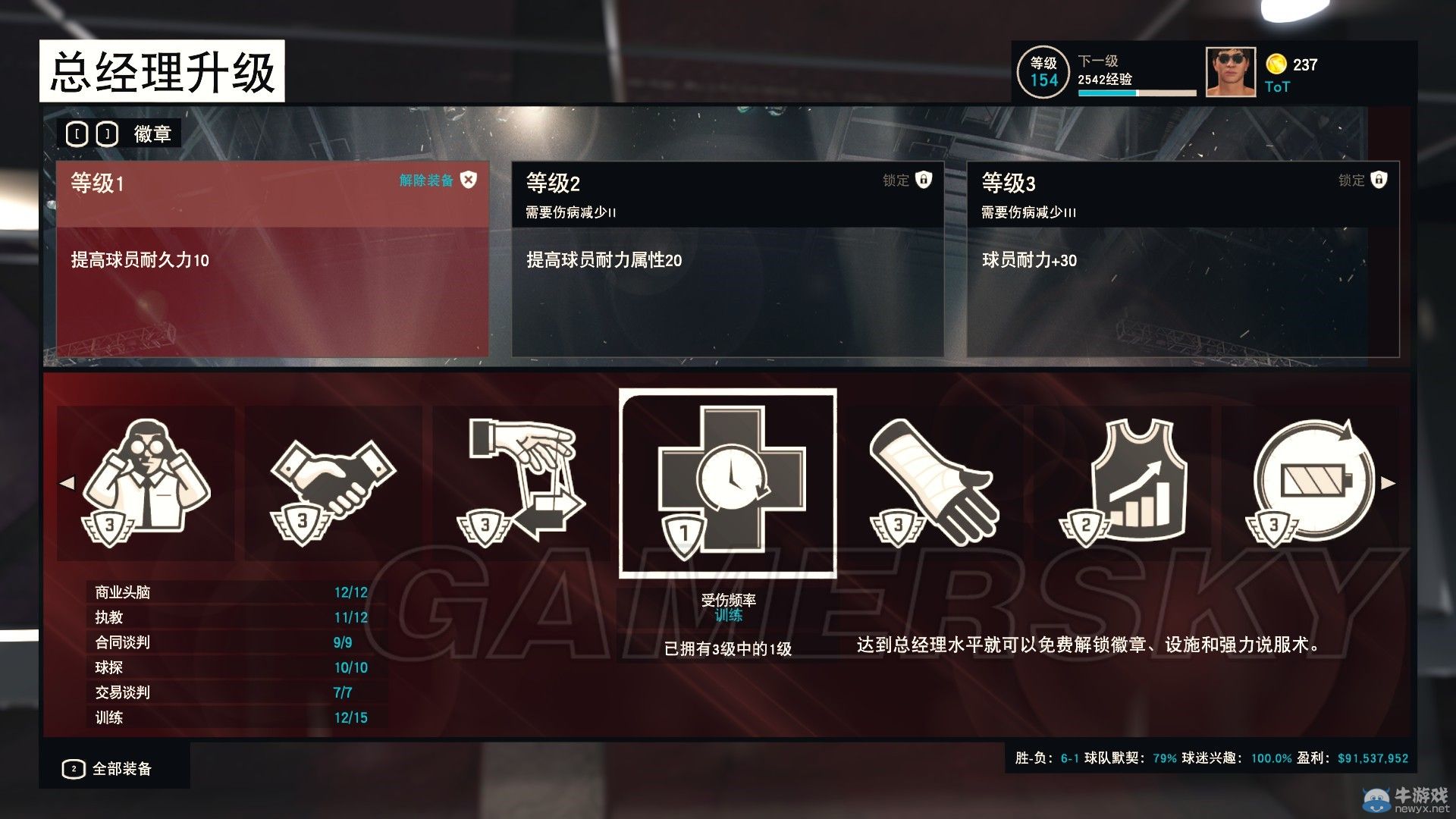
Task: Click the lock icon on 等级3 card
Action: [1378, 181]
